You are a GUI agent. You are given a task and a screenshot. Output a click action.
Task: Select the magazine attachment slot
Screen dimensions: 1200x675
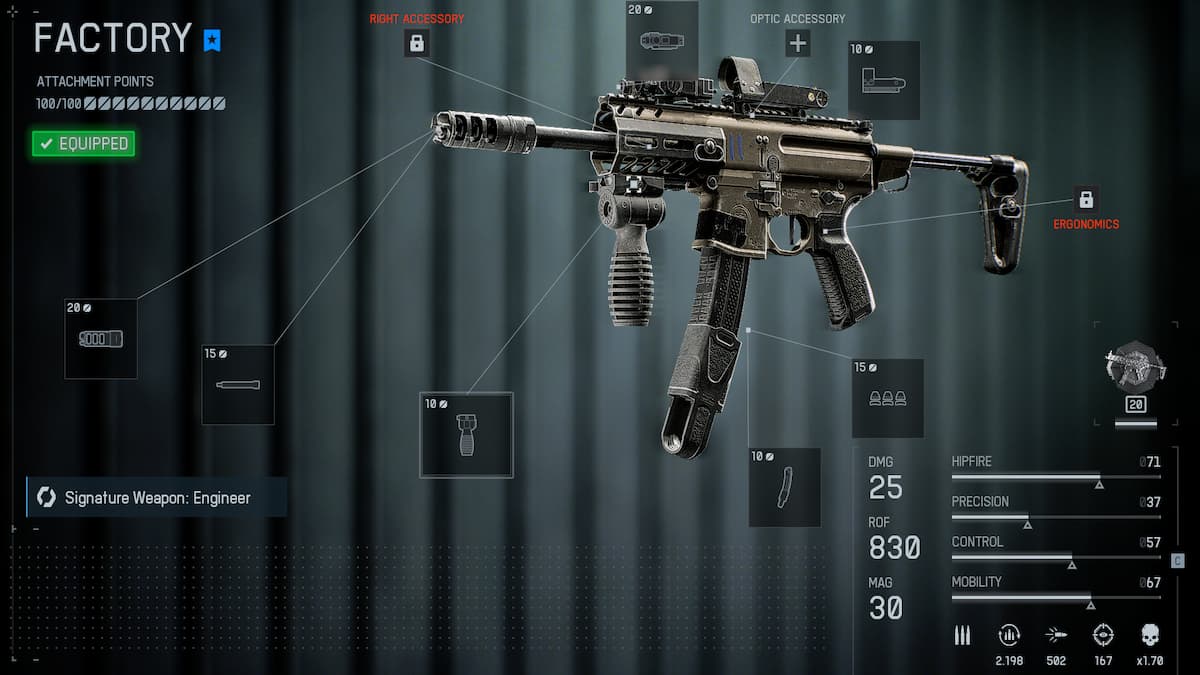[x=784, y=487]
